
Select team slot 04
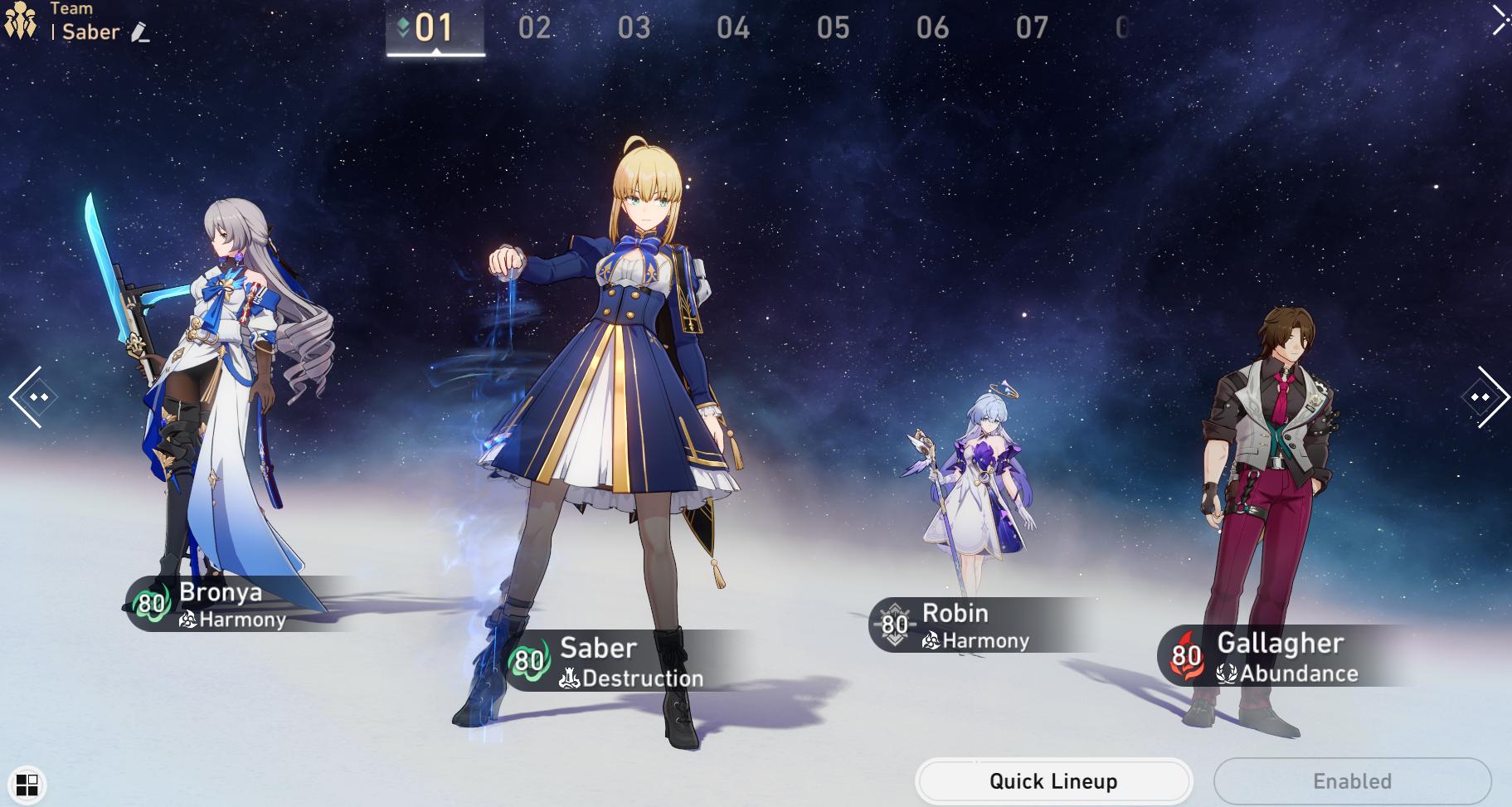733,28
